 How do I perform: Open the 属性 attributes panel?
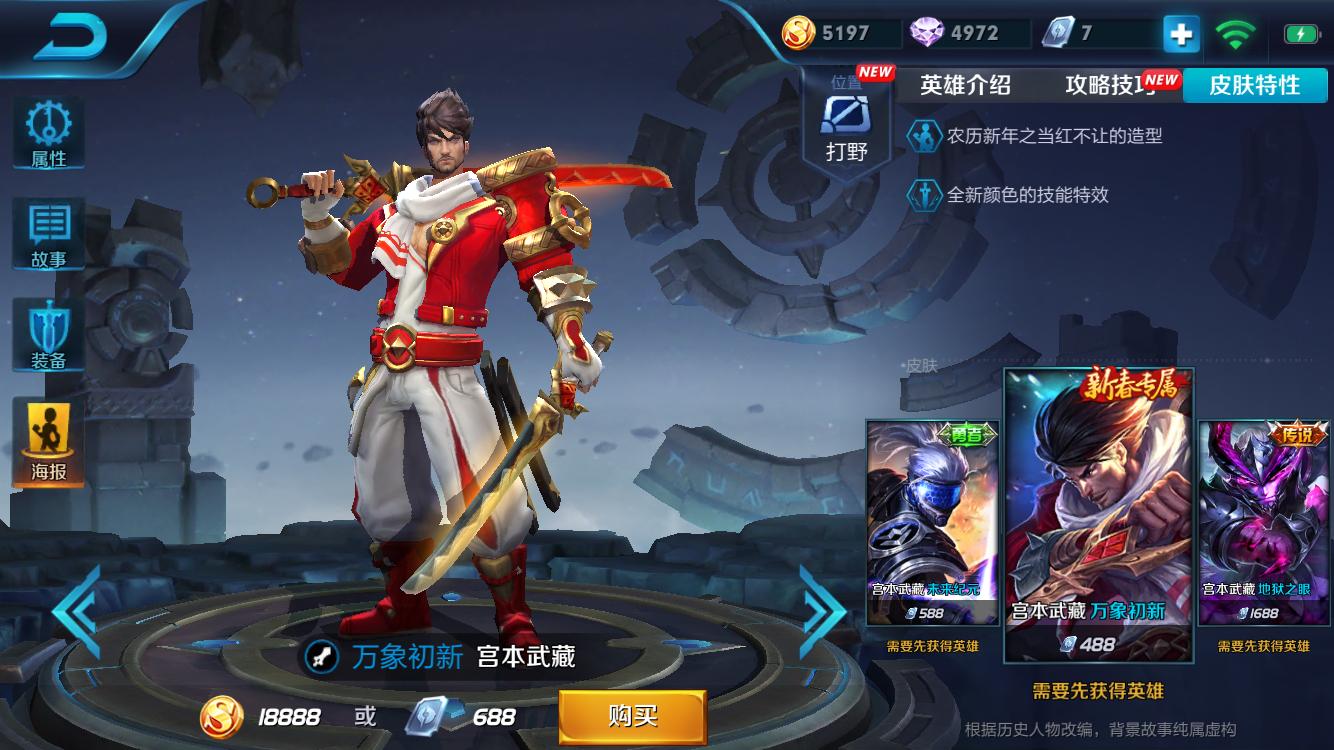pyautogui.click(x=48, y=134)
